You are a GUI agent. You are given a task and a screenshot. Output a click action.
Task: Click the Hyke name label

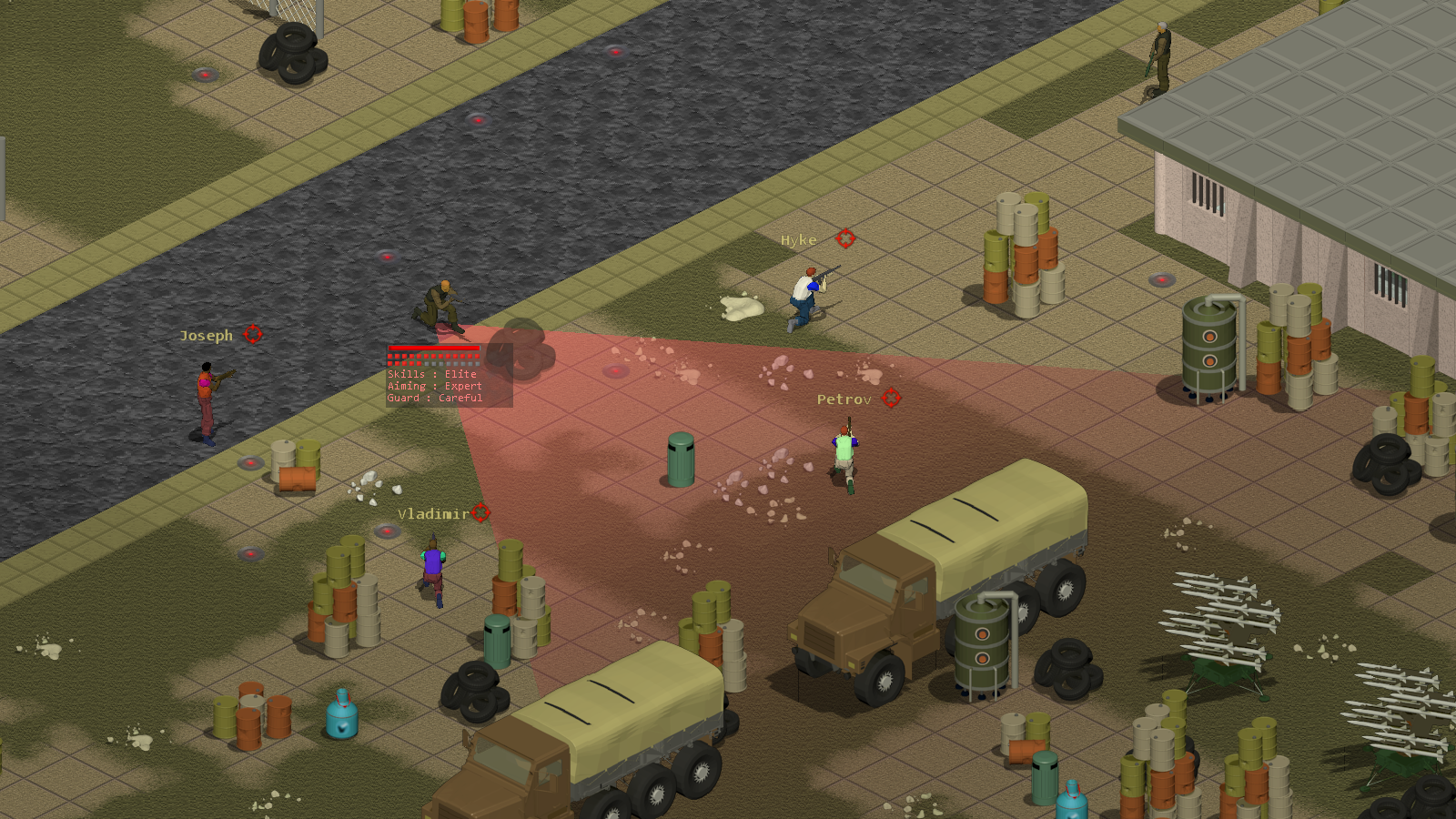(799, 240)
